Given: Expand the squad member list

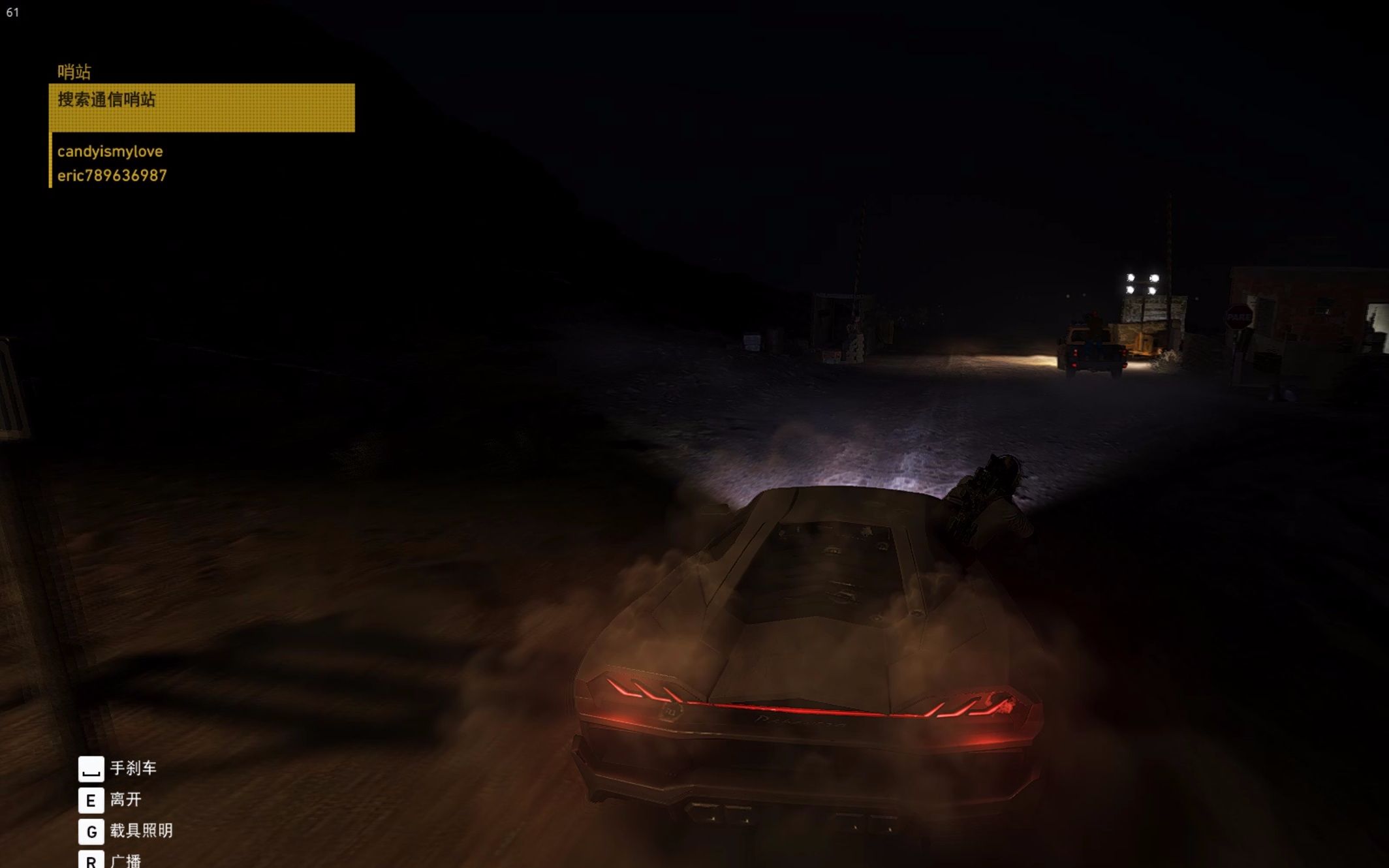Looking at the screenshot, I should 111,162.
